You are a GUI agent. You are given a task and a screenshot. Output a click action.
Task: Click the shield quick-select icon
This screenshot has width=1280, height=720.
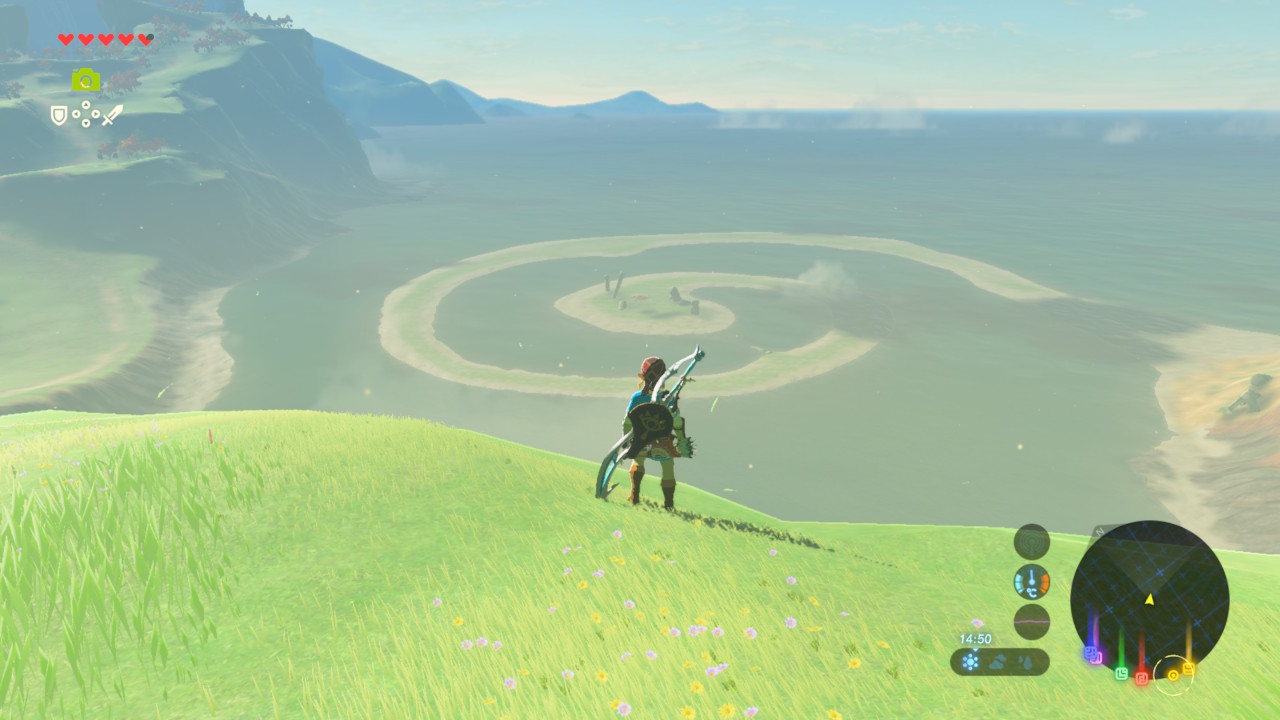click(x=59, y=116)
